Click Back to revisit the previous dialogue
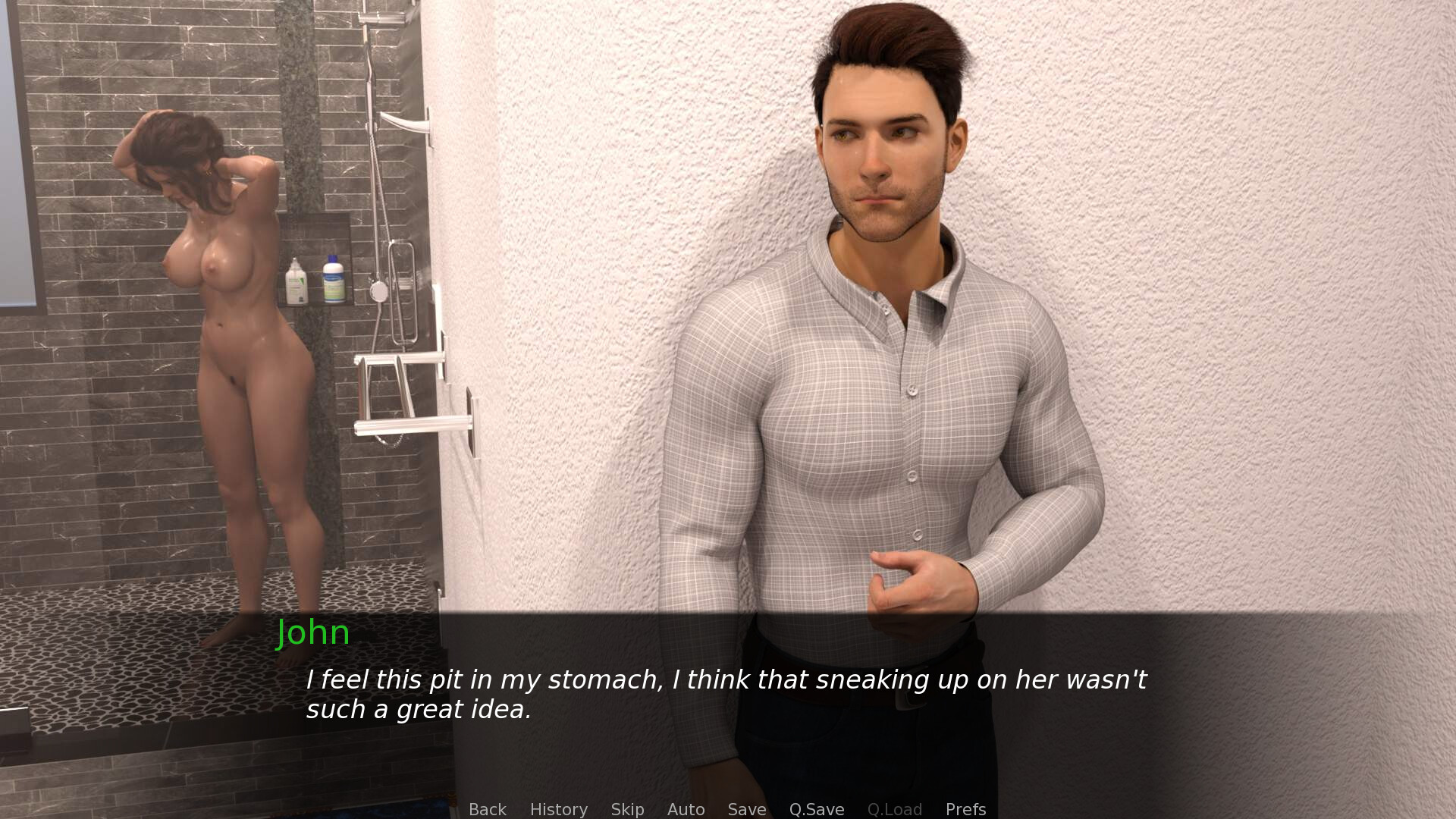Image resolution: width=1456 pixels, height=819 pixels. [x=488, y=809]
